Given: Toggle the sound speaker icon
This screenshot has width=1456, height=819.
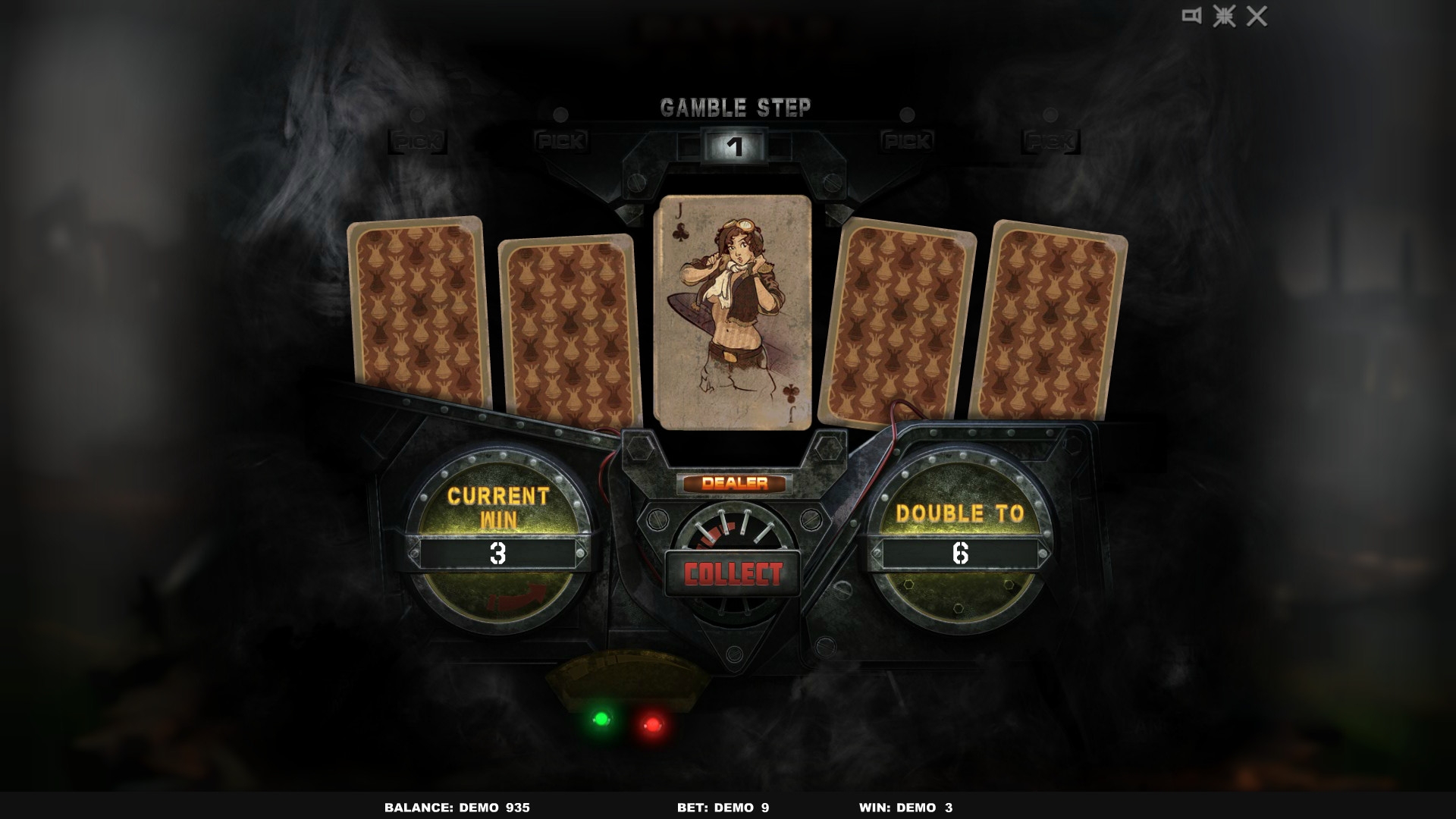Looking at the screenshot, I should click(1191, 16).
